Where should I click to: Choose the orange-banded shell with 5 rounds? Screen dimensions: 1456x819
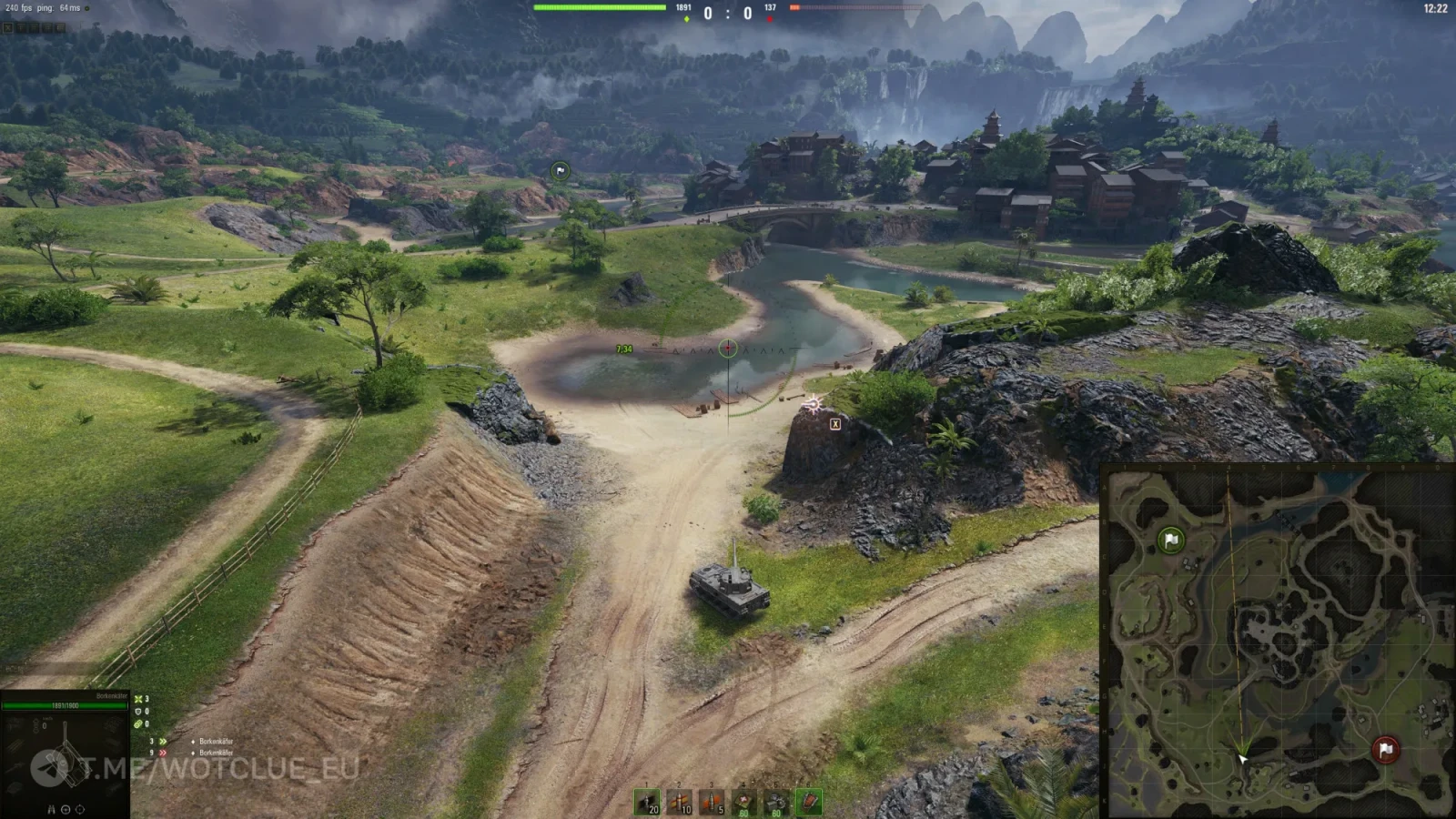pyautogui.click(x=712, y=802)
